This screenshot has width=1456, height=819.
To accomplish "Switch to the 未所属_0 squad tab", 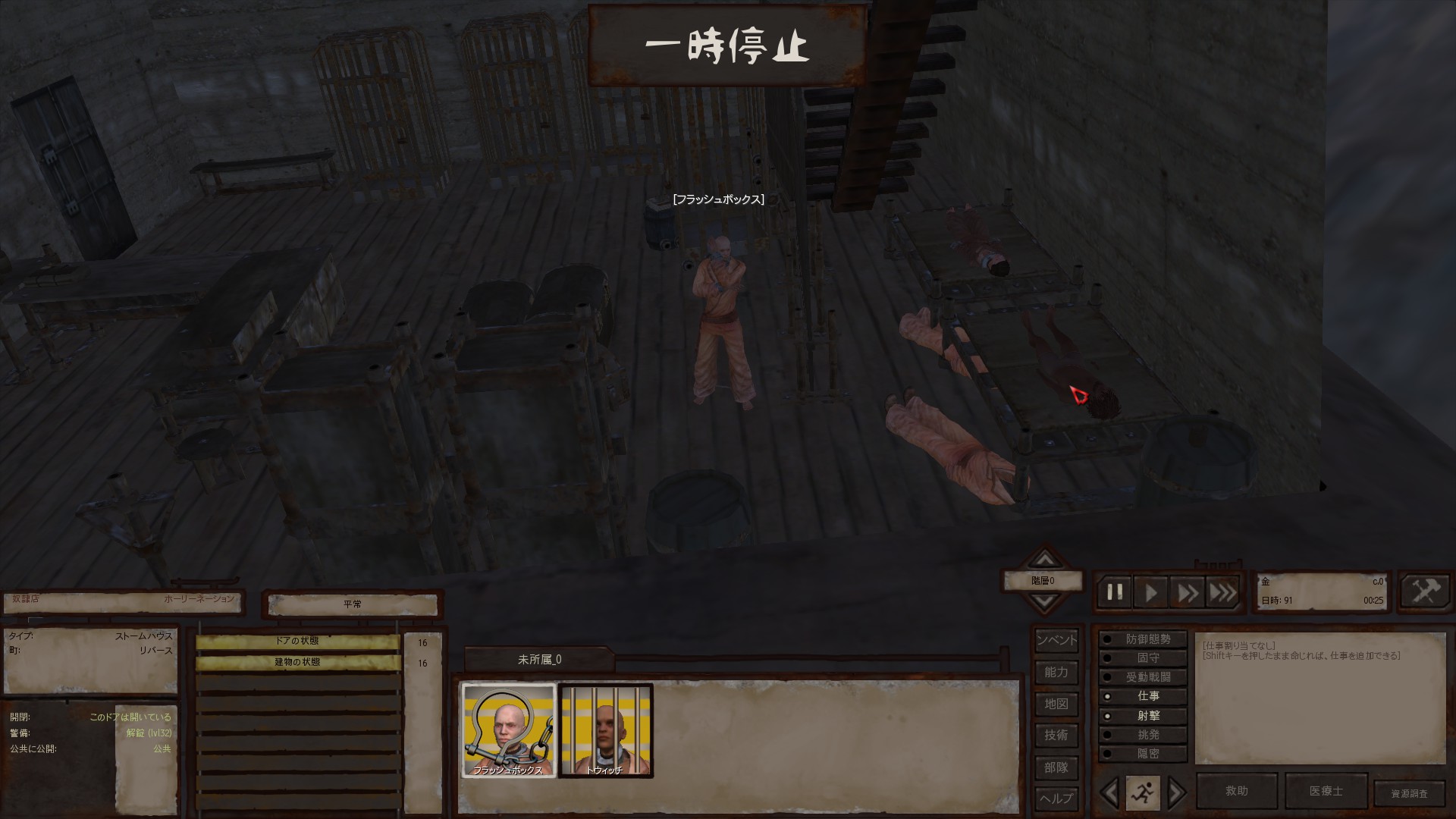I will click(x=539, y=660).
